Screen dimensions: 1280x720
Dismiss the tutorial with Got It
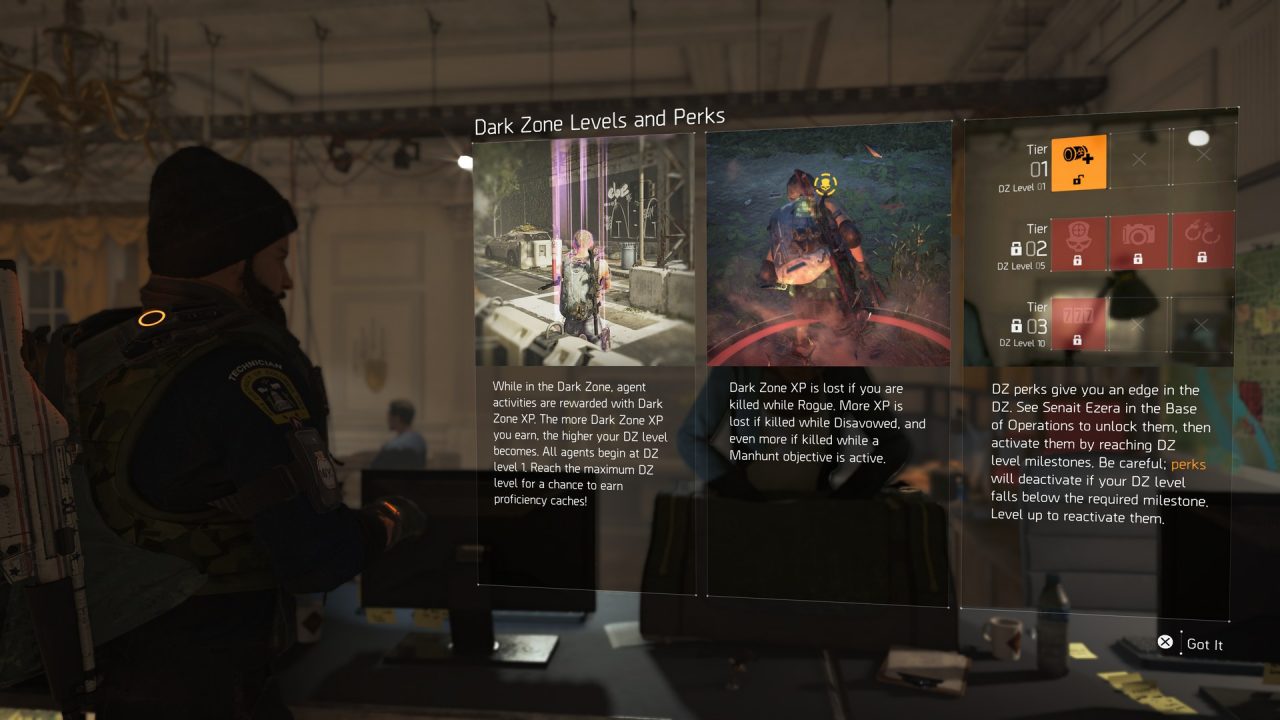click(1190, 644)
